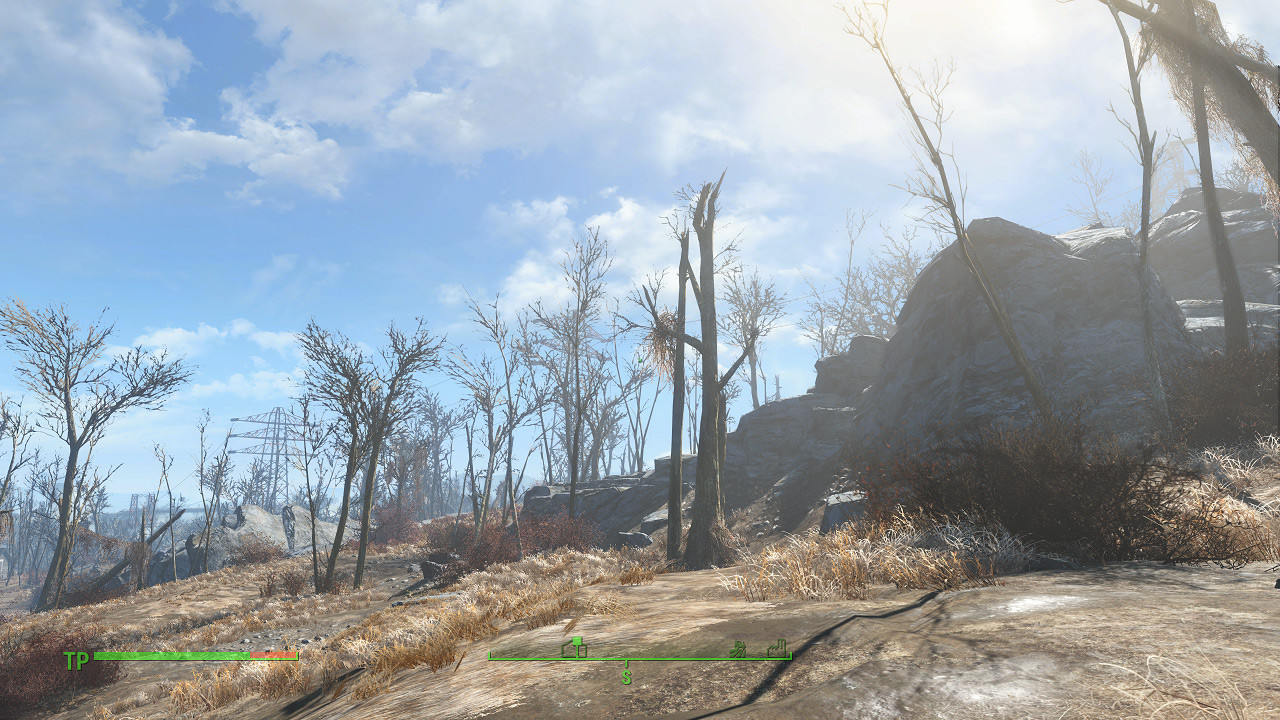Expand the right end tick of the compass
This screenshot has height=720, width=1280.
pos(790,656)
